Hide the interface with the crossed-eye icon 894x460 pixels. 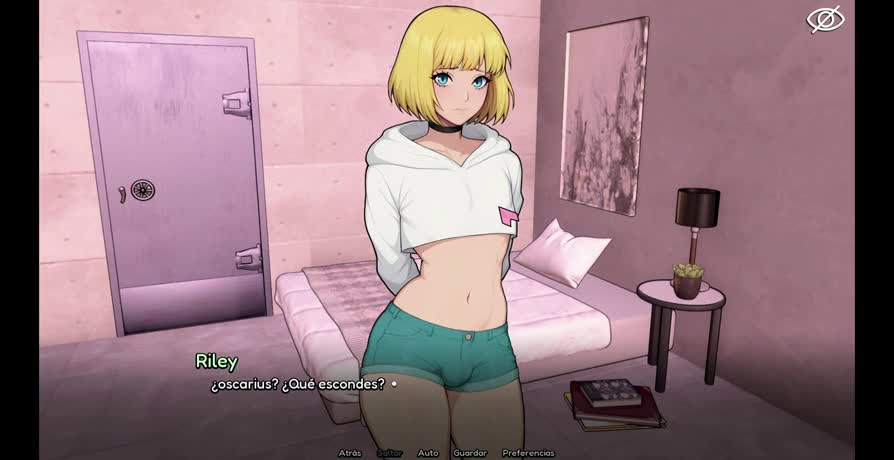[x=826, y=19]
